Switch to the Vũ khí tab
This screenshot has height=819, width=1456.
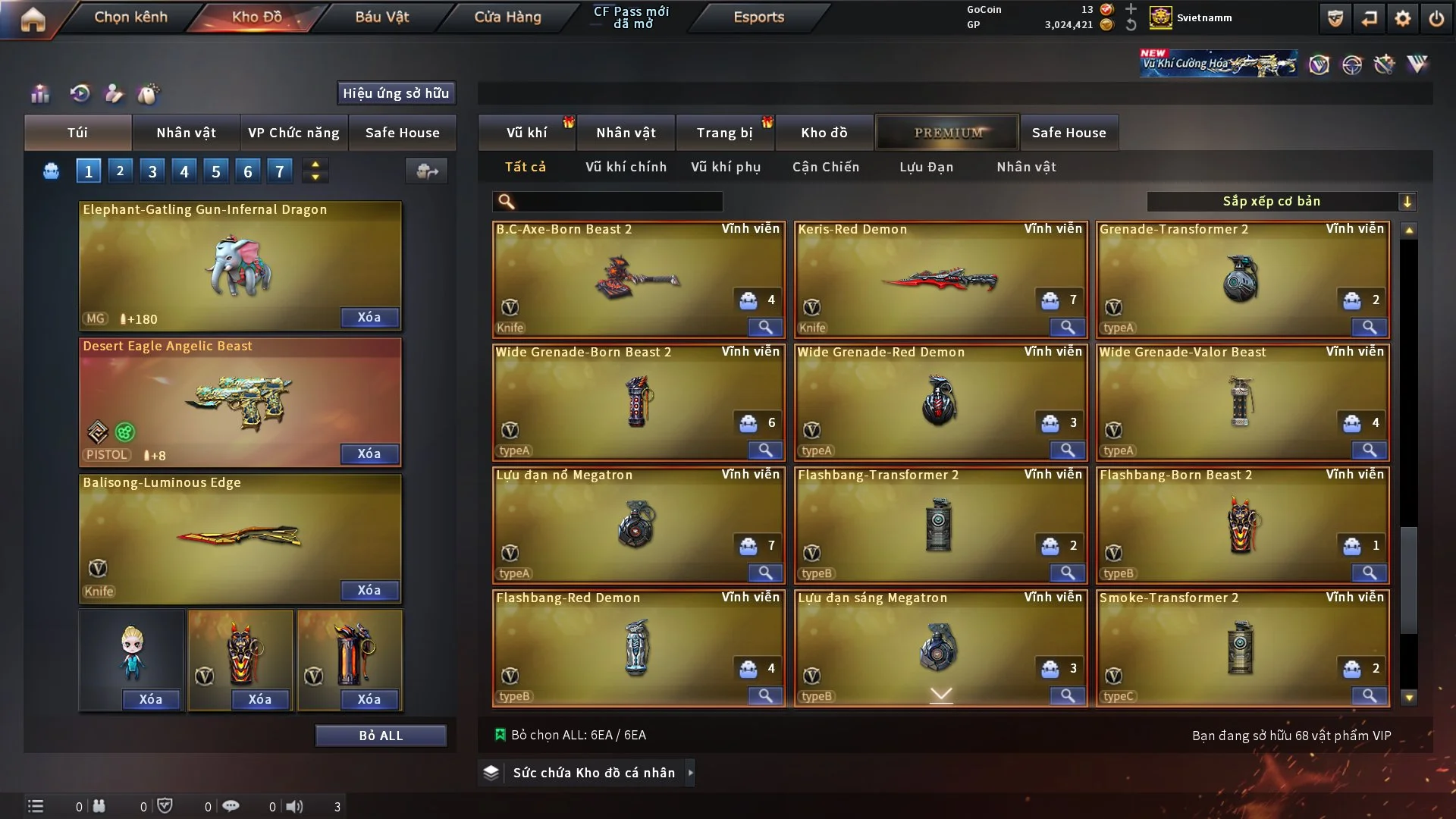(526, 133)
